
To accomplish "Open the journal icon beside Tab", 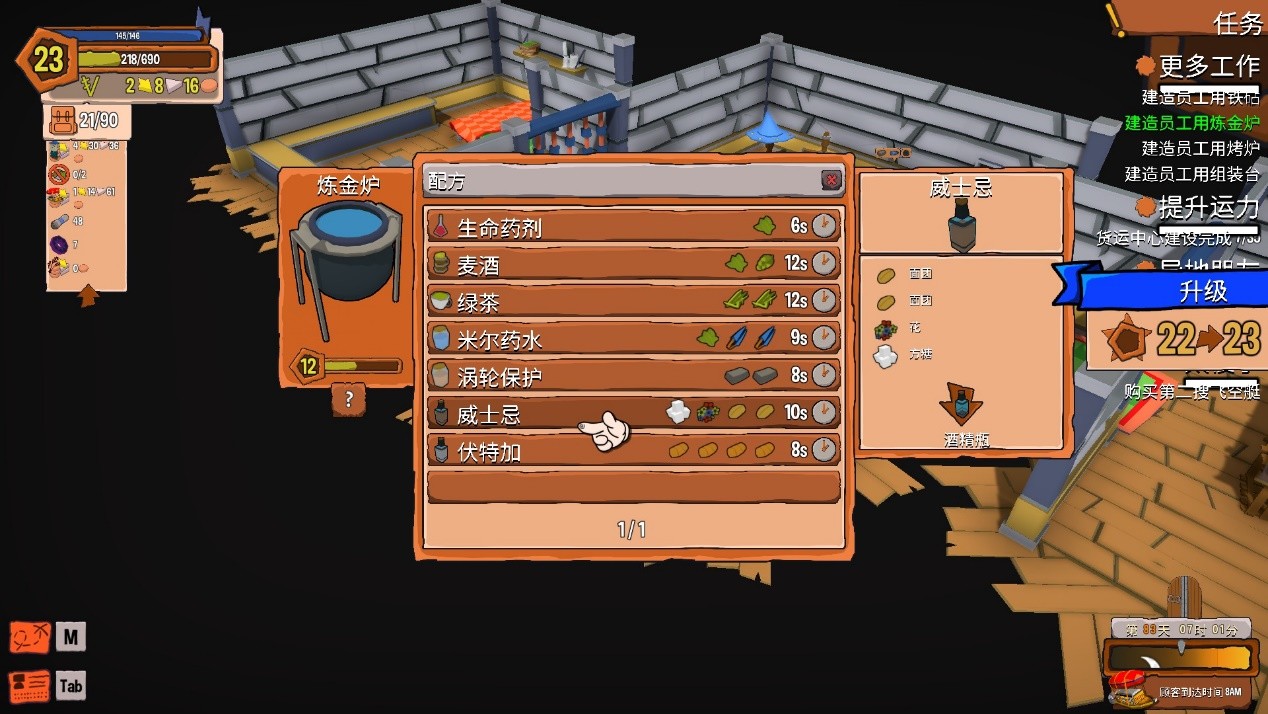I will point(30,686).
